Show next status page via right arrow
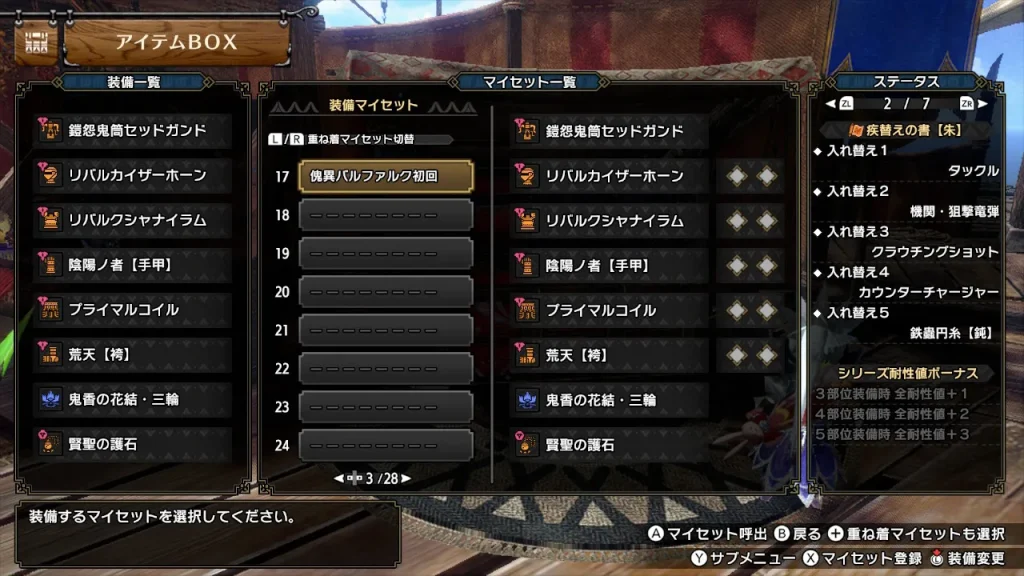The image size is (1024, 576). [984, 104]
